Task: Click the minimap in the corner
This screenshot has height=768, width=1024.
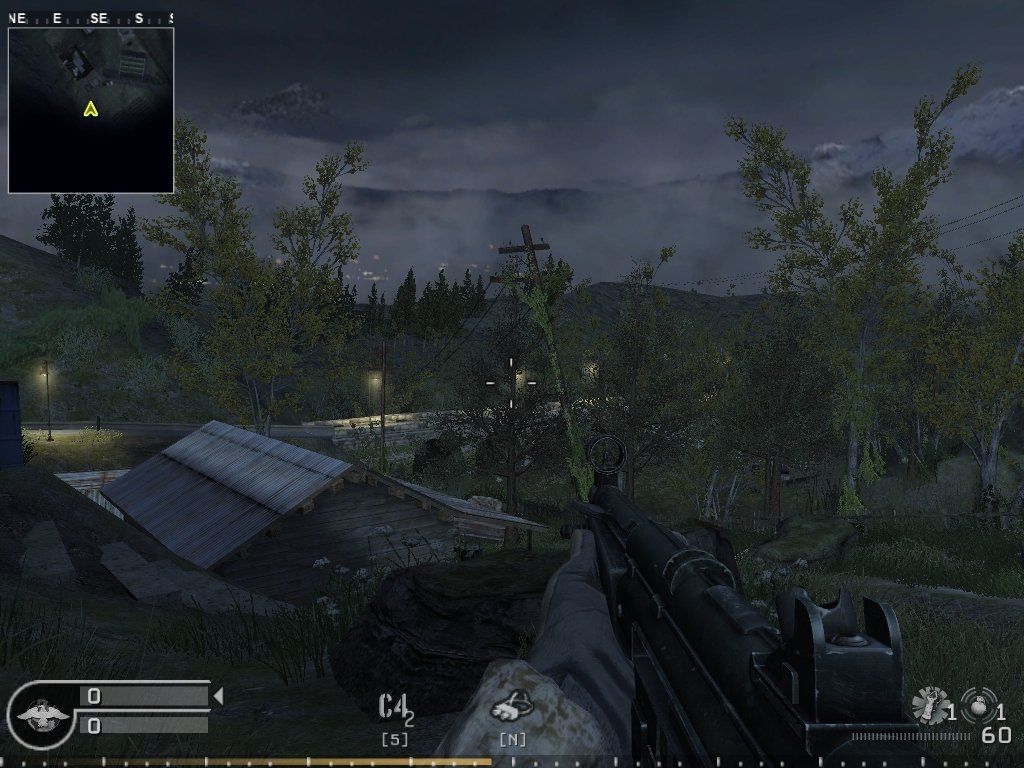Action: (91, 110)
